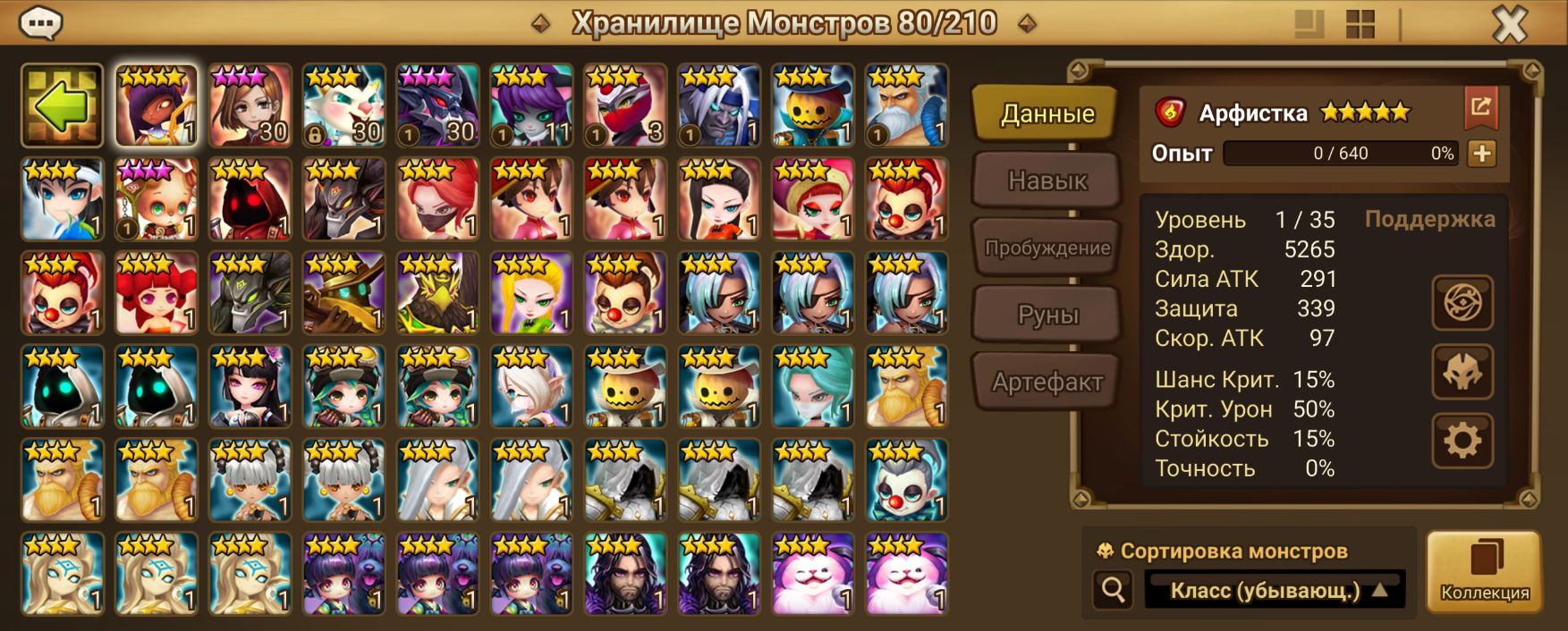The image size is (1568, 631).
Task: Select the Пробуждение tab
Action: (1047, 248)
